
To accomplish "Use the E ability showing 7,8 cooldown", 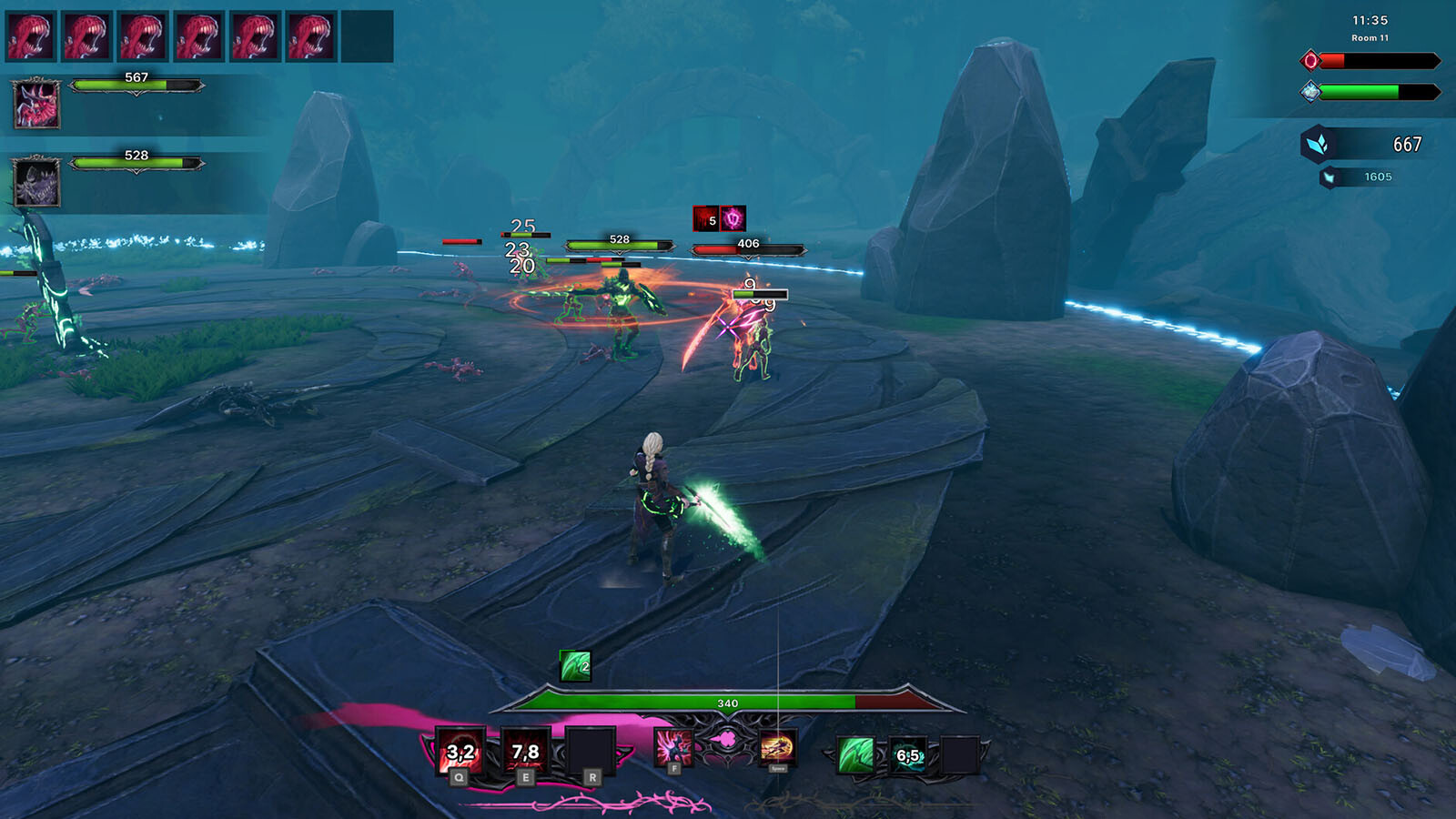I will pos(525,752).
